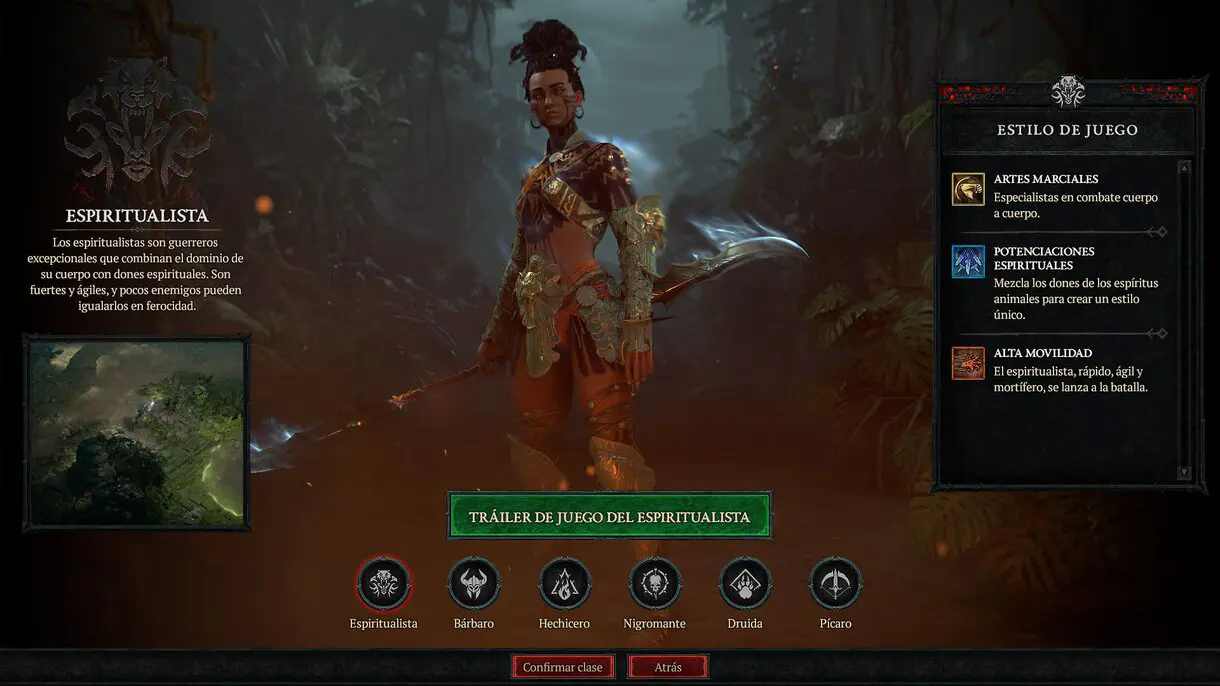Choose the Pícaro class icon

835,583
